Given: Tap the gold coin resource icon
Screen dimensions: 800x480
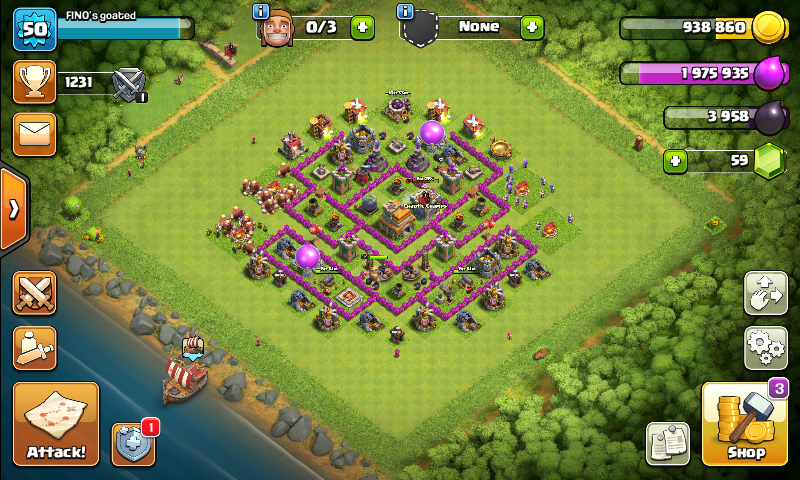Looking at the screenshot, I should click(768, 28).
